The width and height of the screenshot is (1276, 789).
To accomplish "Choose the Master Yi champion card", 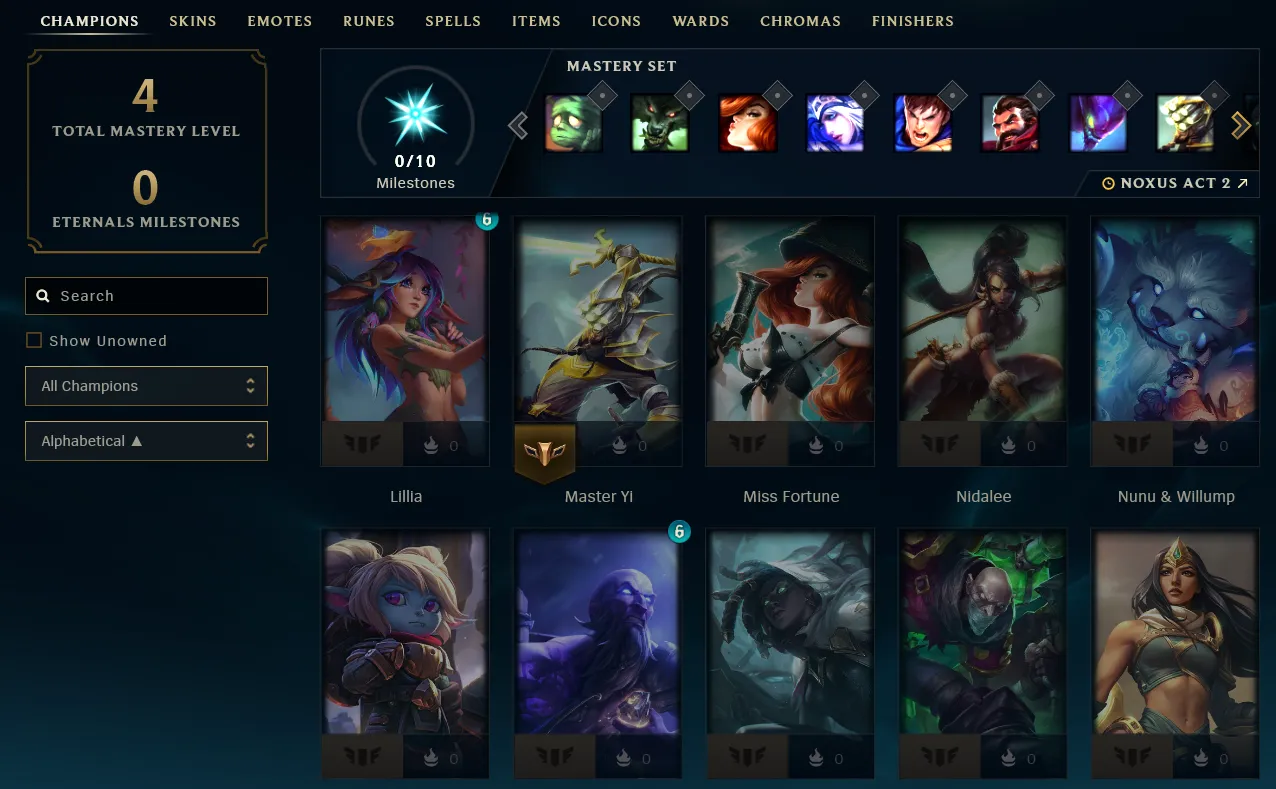I will [x=598, y=330].
